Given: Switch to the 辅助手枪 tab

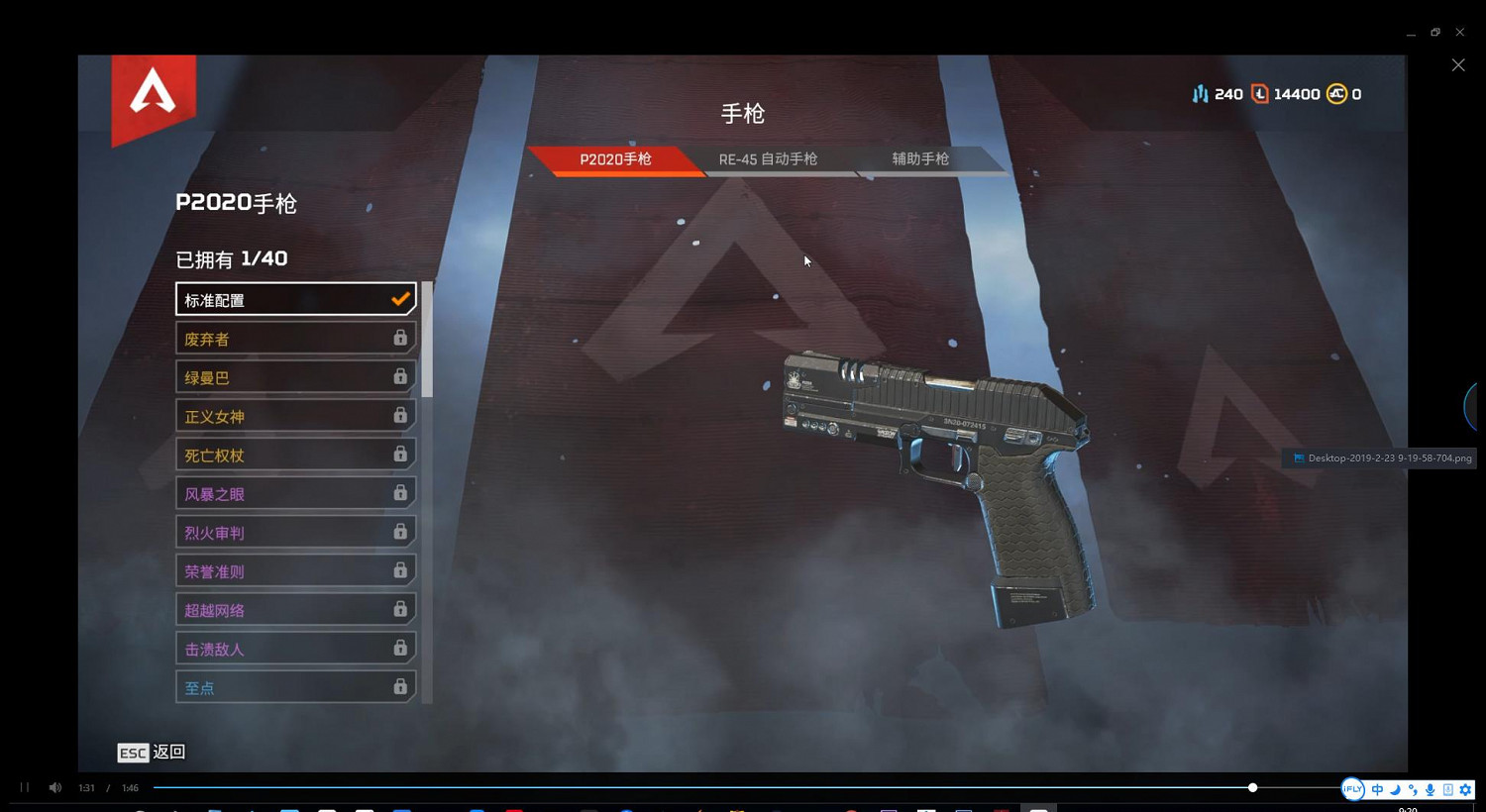Looking at the screenshot, I should (x=920, y=158).
